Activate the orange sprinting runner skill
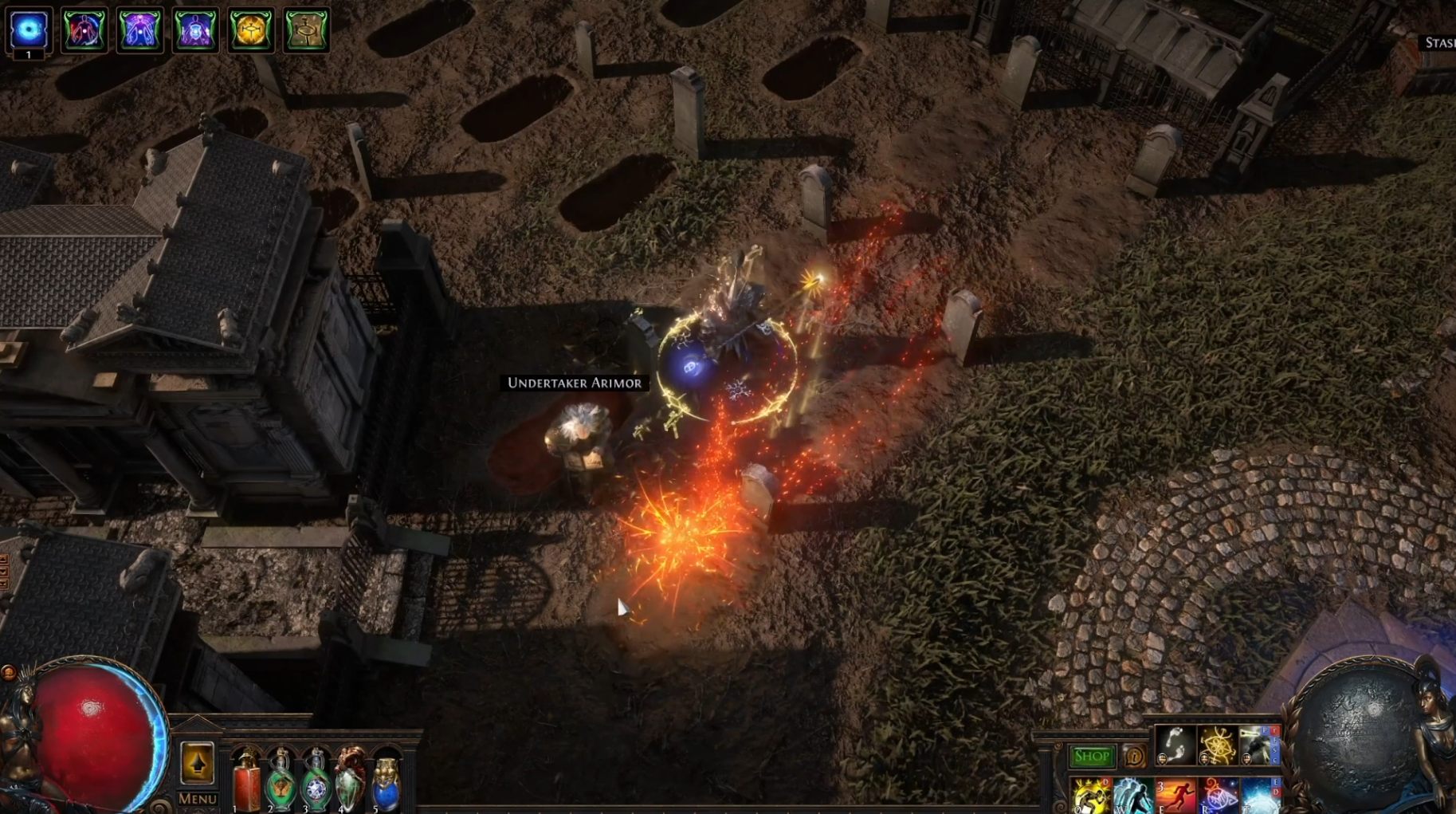1456x814 pixels. click(x=1175, y=796)
